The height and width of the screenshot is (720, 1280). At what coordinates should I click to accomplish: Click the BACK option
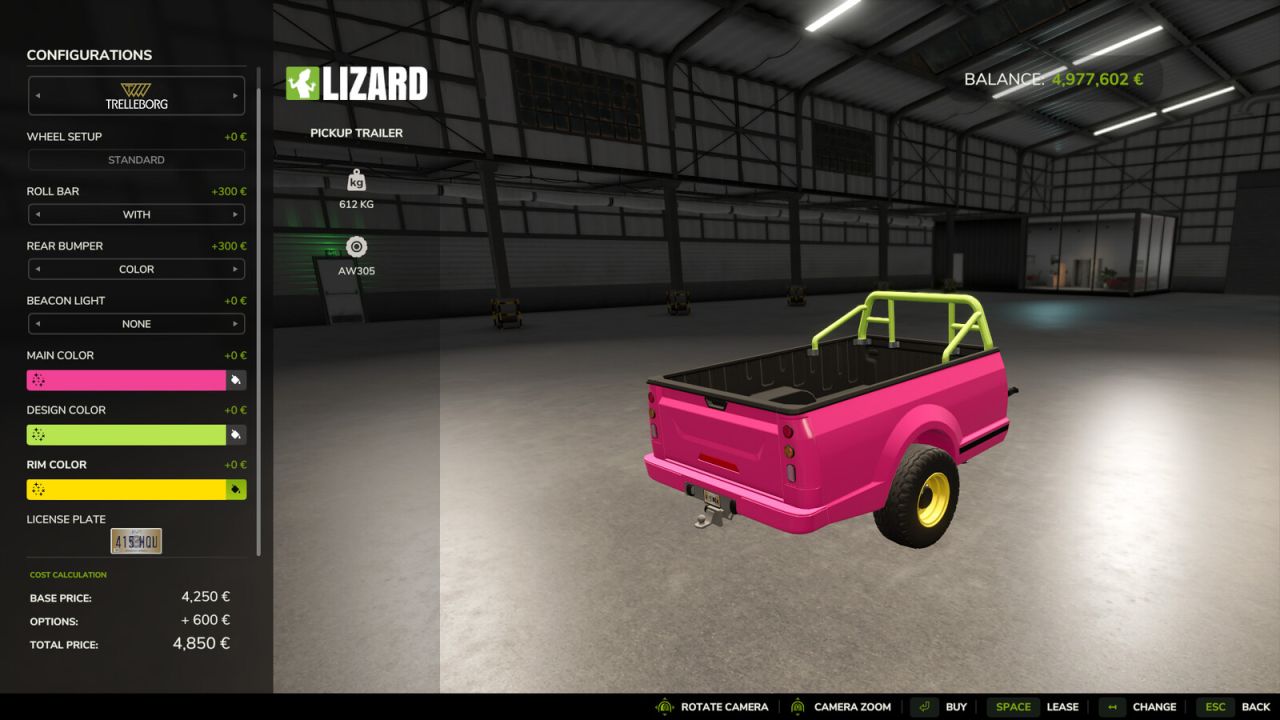[1255, 707]
